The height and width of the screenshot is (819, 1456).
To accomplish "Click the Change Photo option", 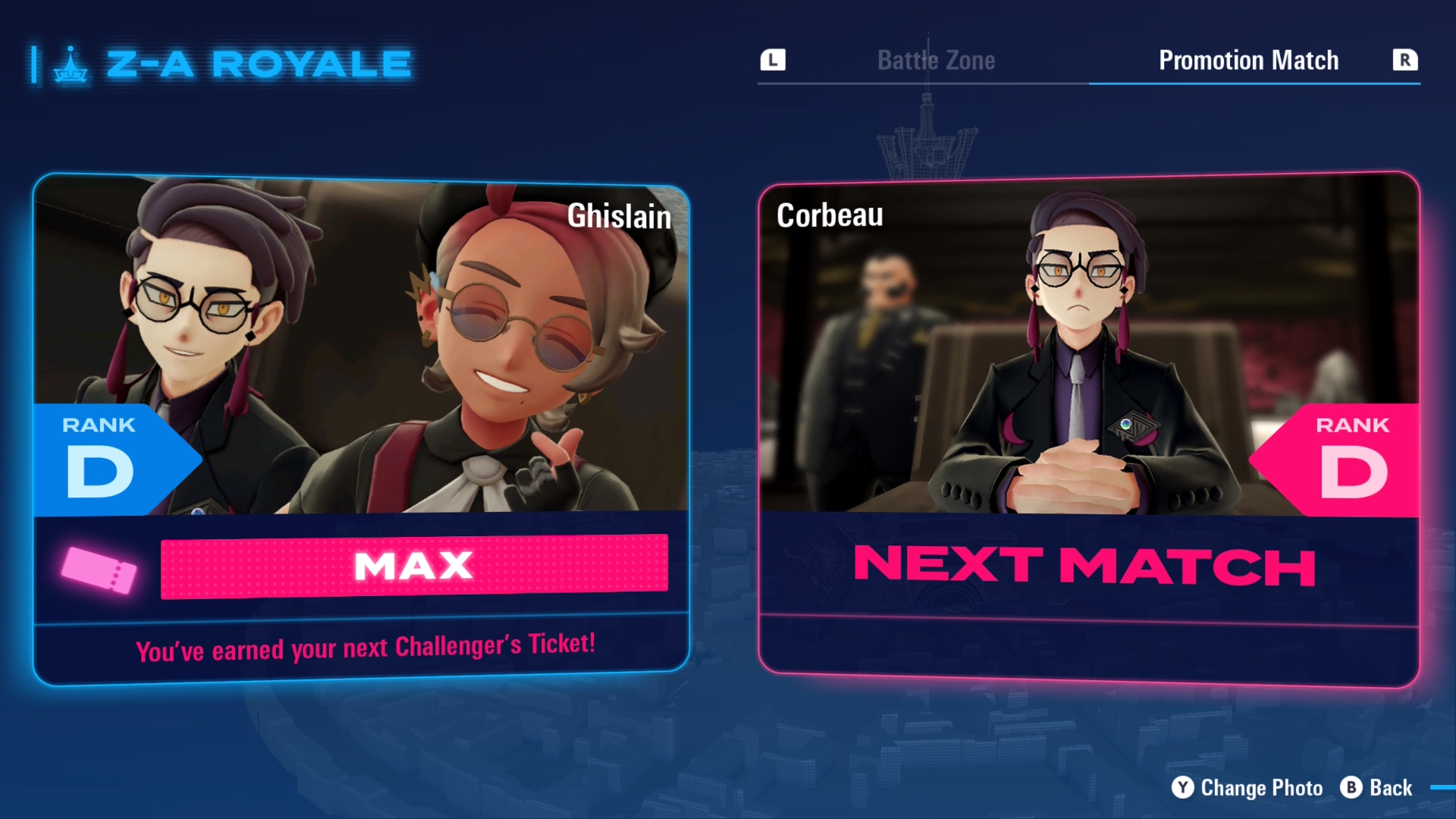I will click(1247, 788).
